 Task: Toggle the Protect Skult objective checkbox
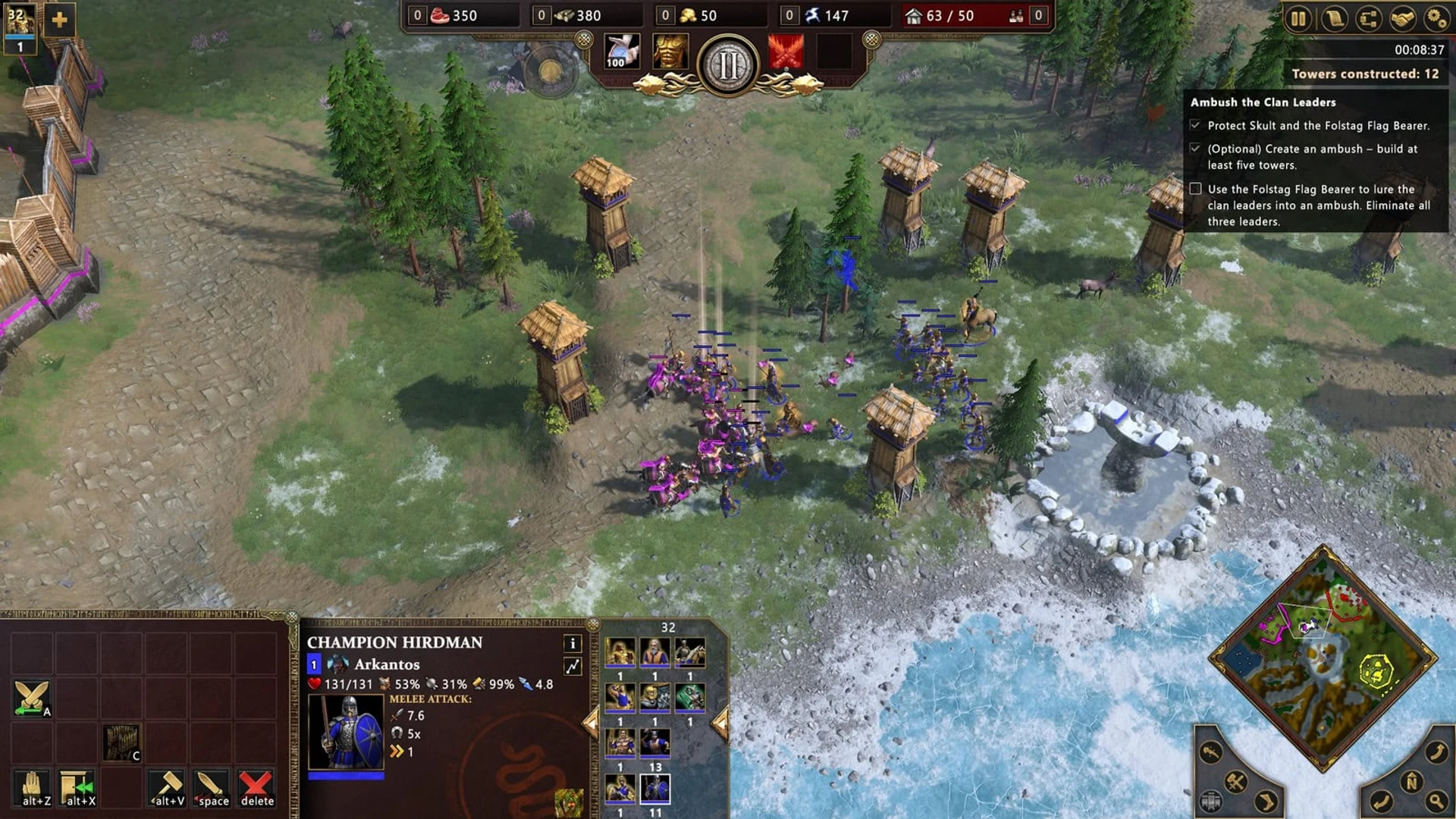click(x=1196, y=123)
